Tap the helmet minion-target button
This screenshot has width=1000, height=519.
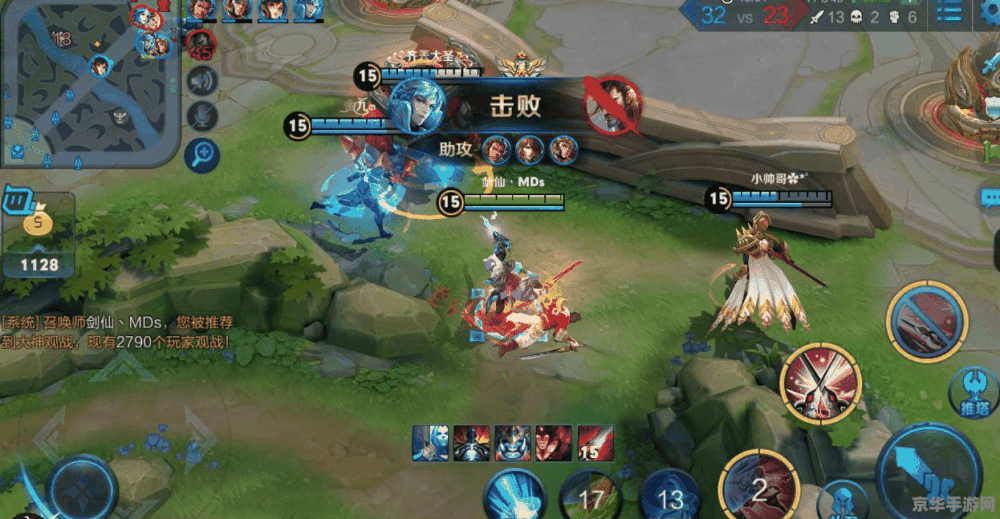pos(843,500)
